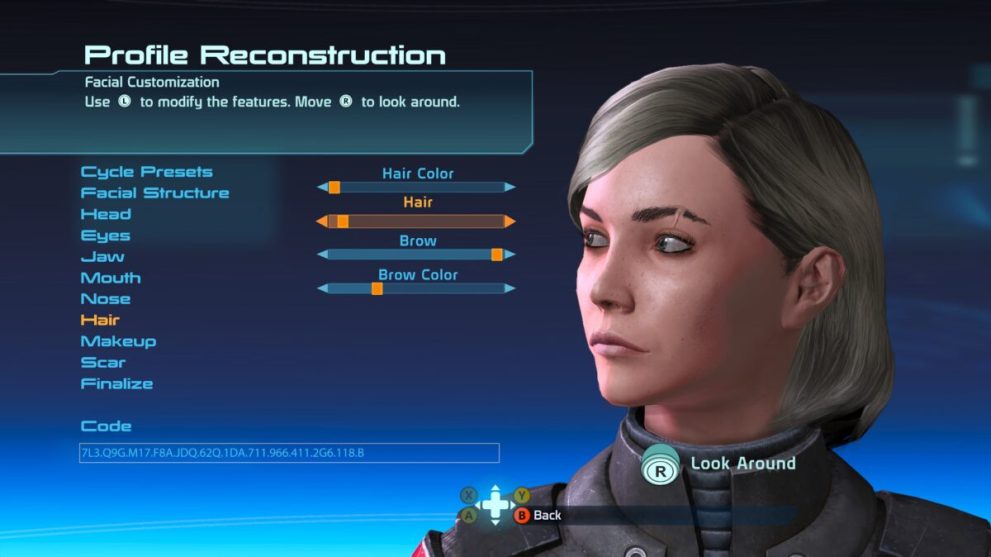Select the highlighted Hair category

100,320
